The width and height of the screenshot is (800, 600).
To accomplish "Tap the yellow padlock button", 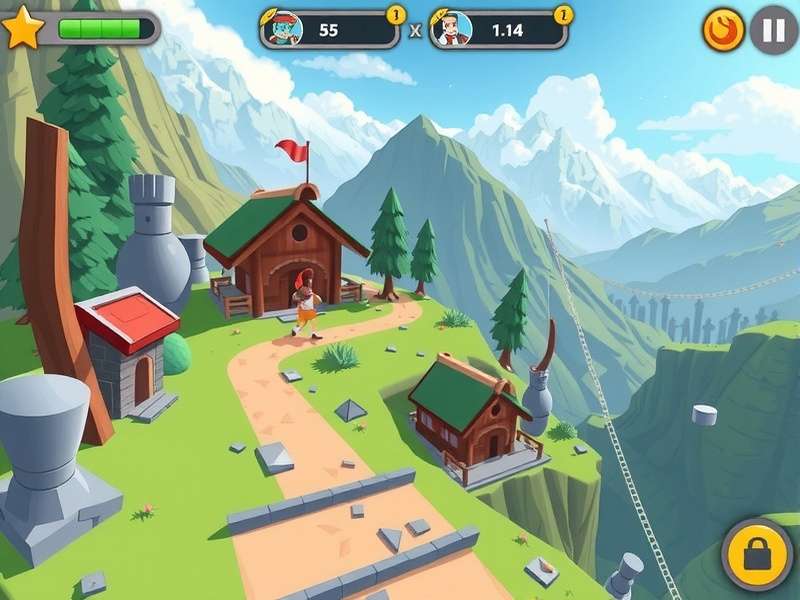I will [757, 554].
